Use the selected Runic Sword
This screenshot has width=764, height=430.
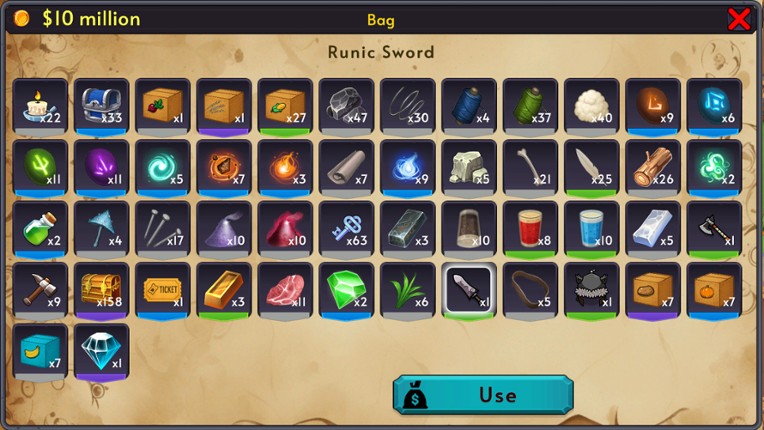pos(483,394)
